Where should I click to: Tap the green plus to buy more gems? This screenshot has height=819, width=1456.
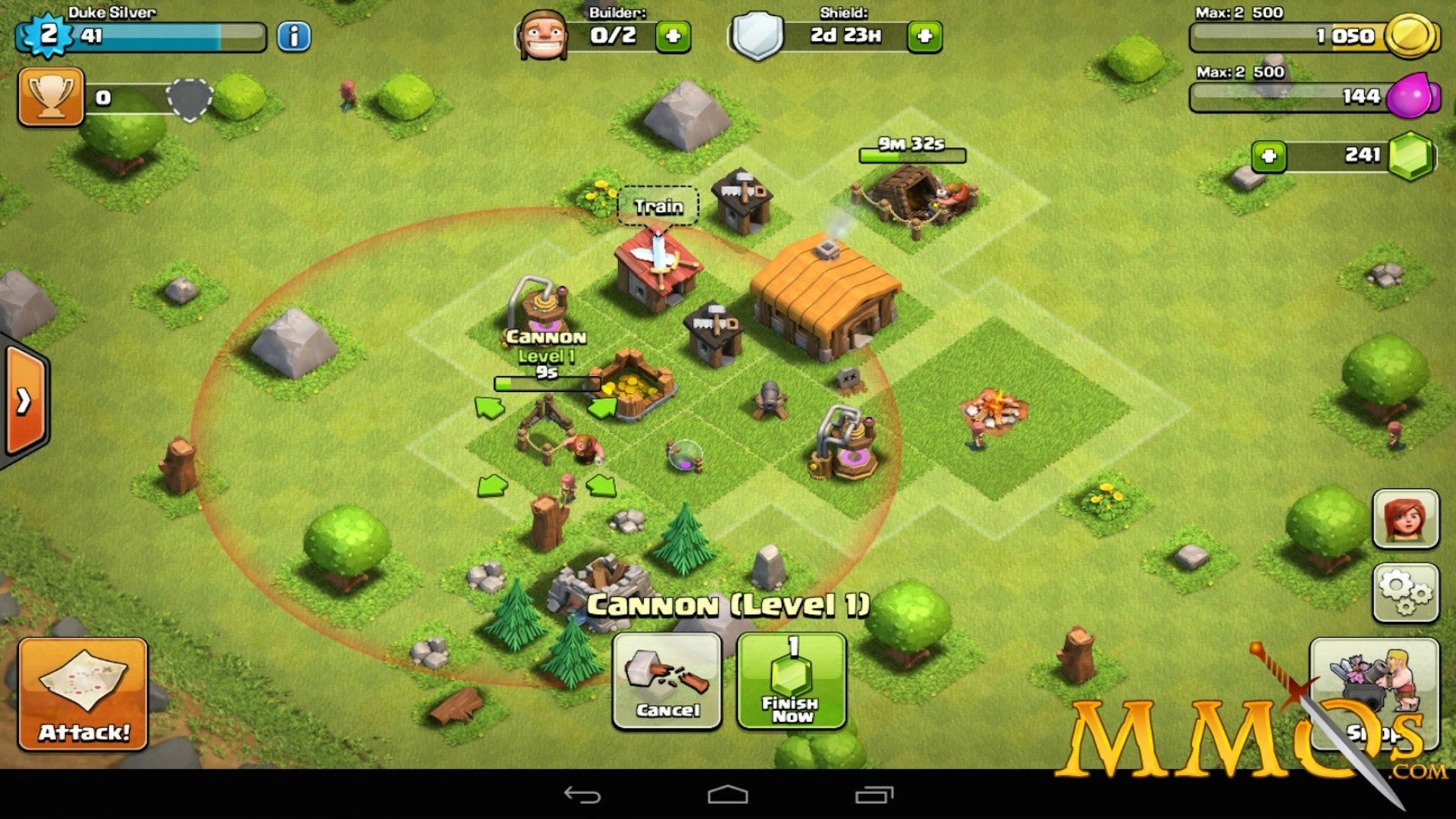1270,155
